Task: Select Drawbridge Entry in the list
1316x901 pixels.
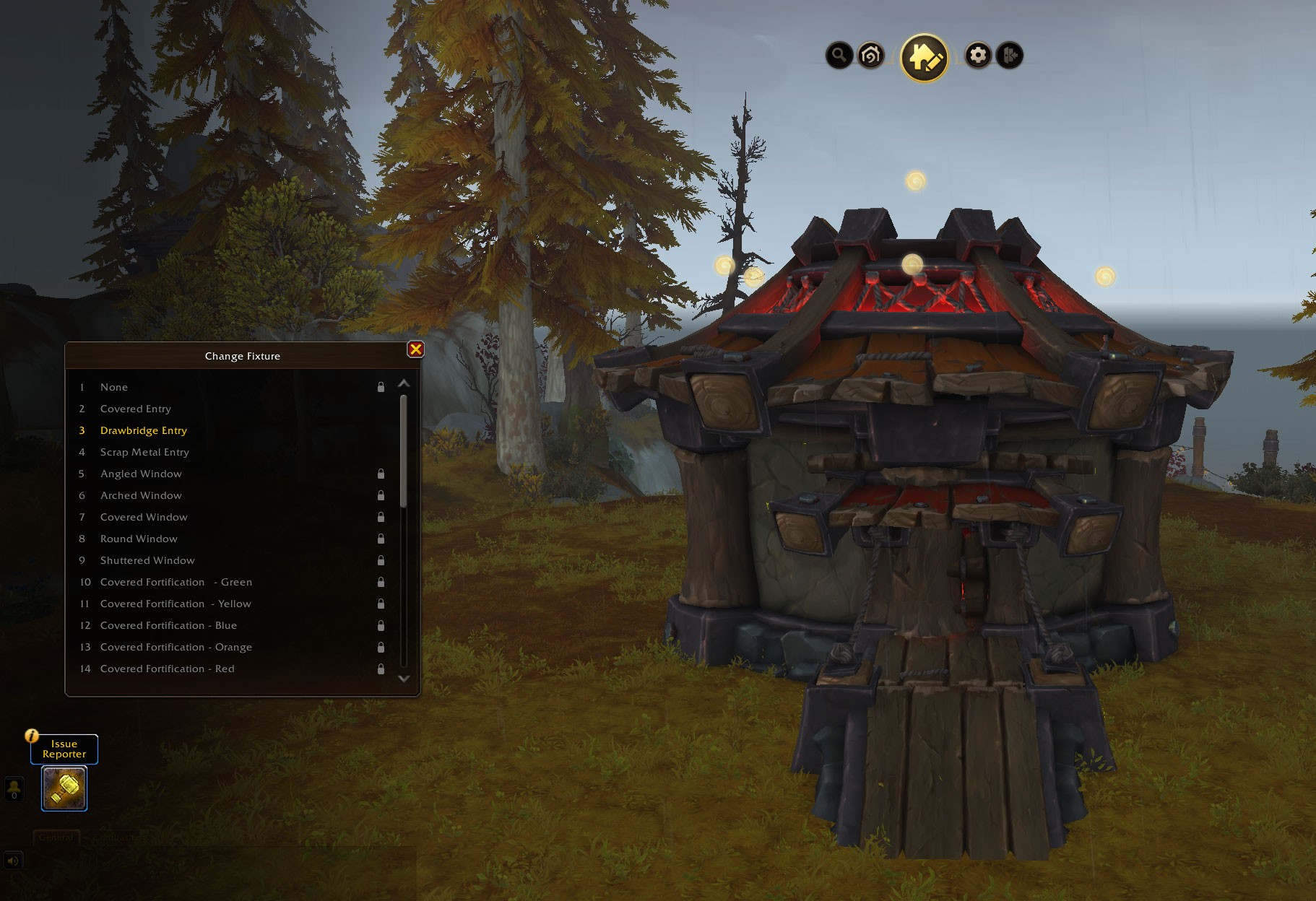Action: click(x=144, y=430)
